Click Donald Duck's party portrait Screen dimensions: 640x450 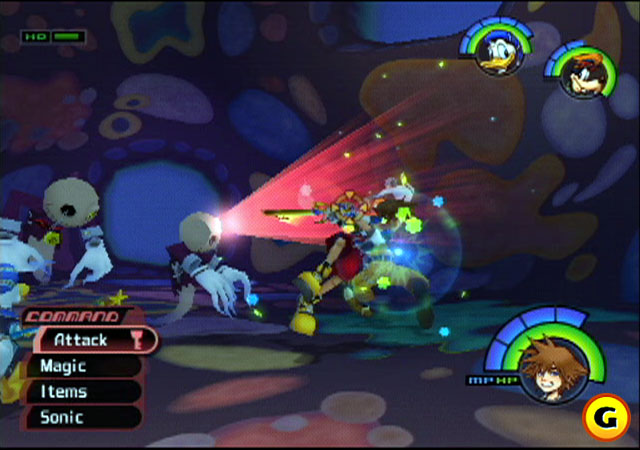tap(494, 52)
